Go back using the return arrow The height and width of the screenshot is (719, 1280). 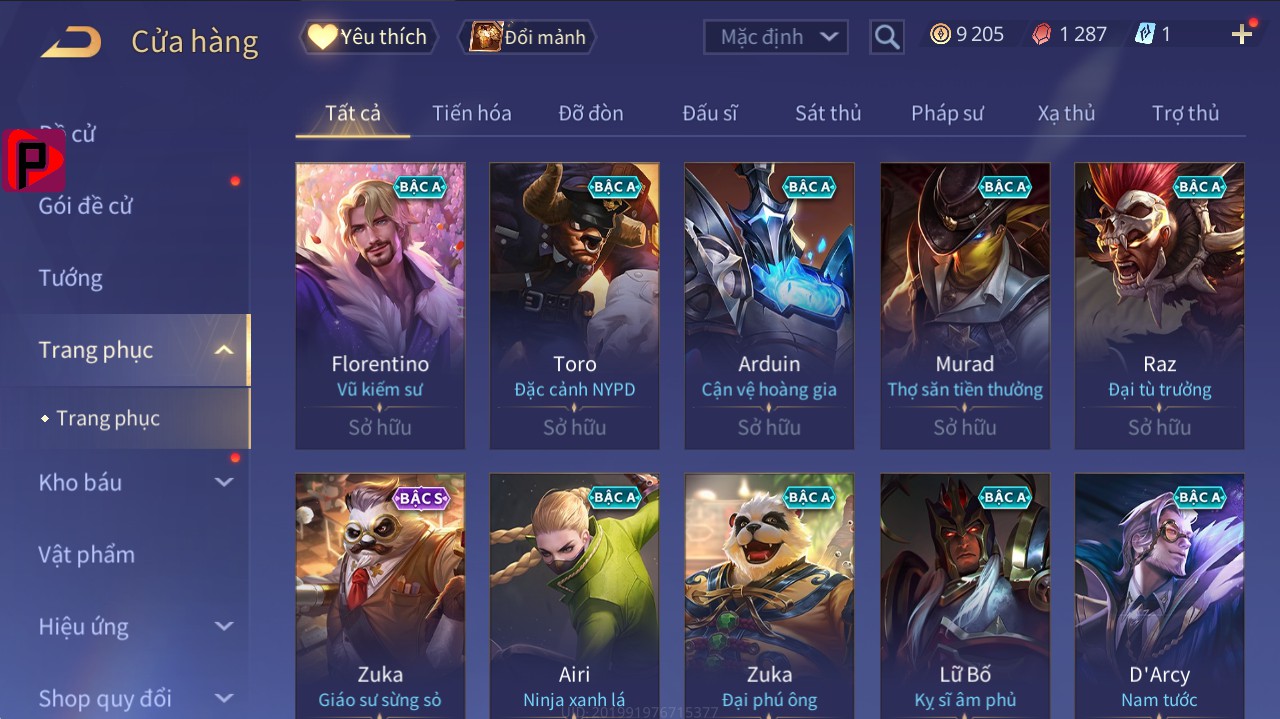tap(71, 41)
